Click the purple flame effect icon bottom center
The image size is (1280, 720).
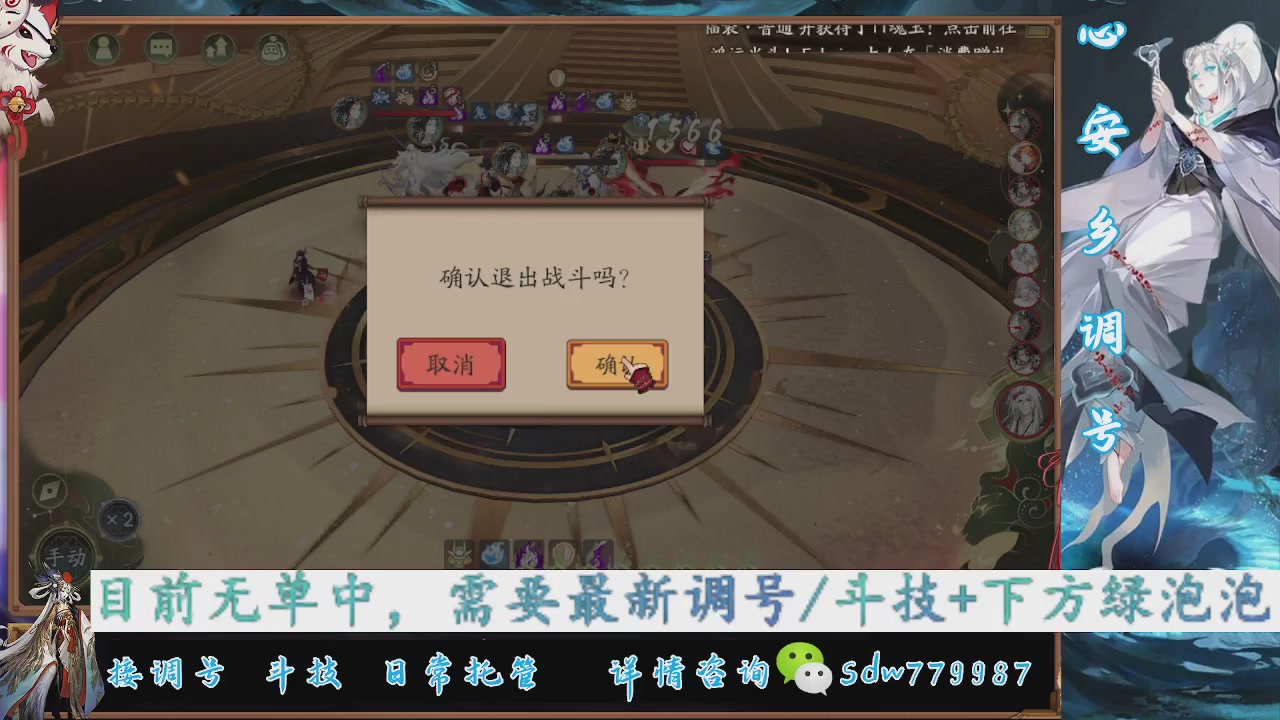[x=527, y=553]
